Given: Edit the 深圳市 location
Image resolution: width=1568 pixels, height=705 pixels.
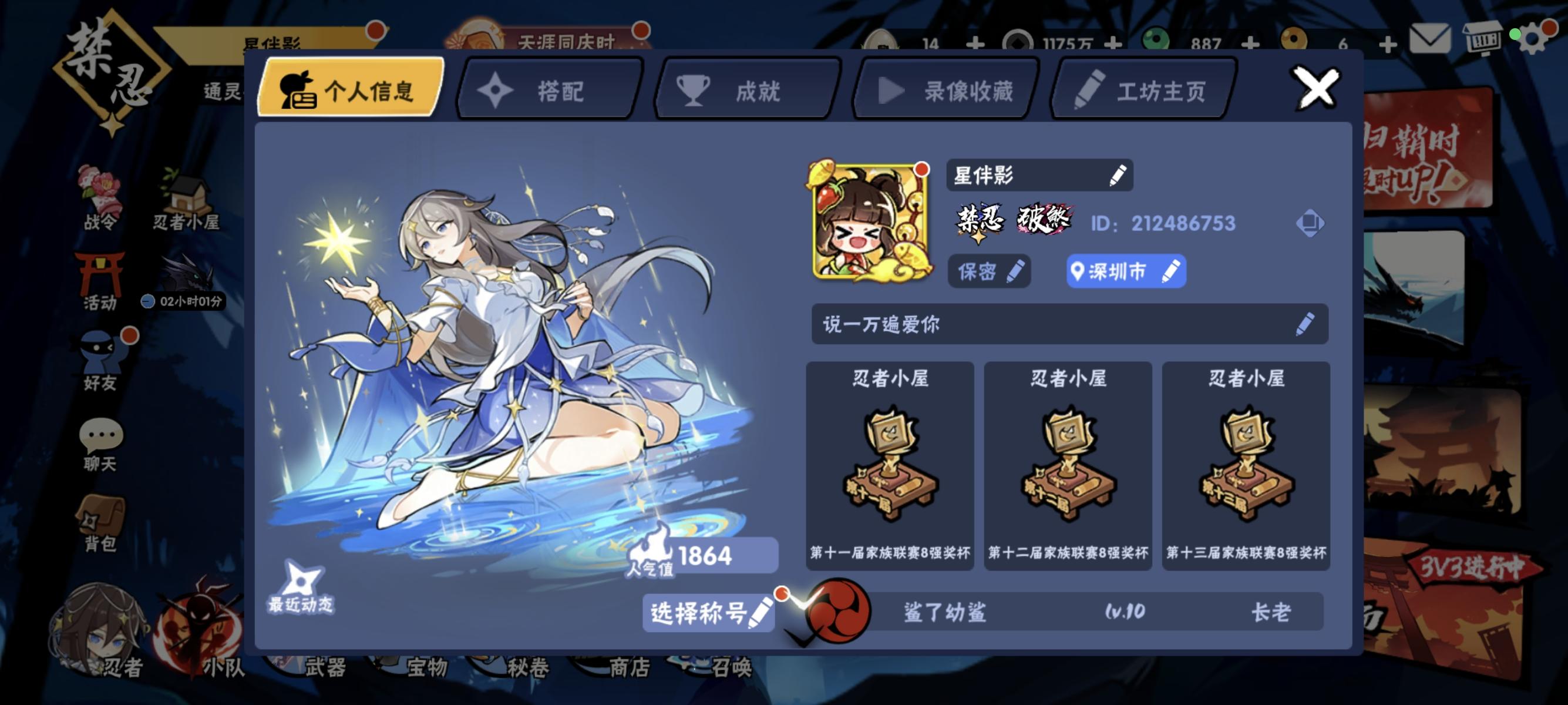Looking at the screenshot, I should pyautogui.click(x=1171, y=271).
